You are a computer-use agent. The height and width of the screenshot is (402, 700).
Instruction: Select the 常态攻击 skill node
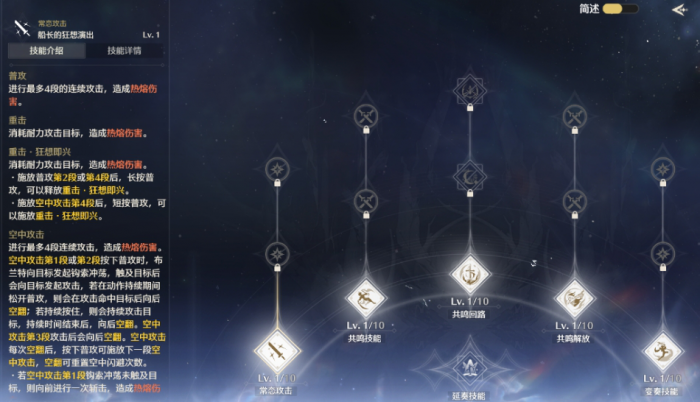point(278,350)
